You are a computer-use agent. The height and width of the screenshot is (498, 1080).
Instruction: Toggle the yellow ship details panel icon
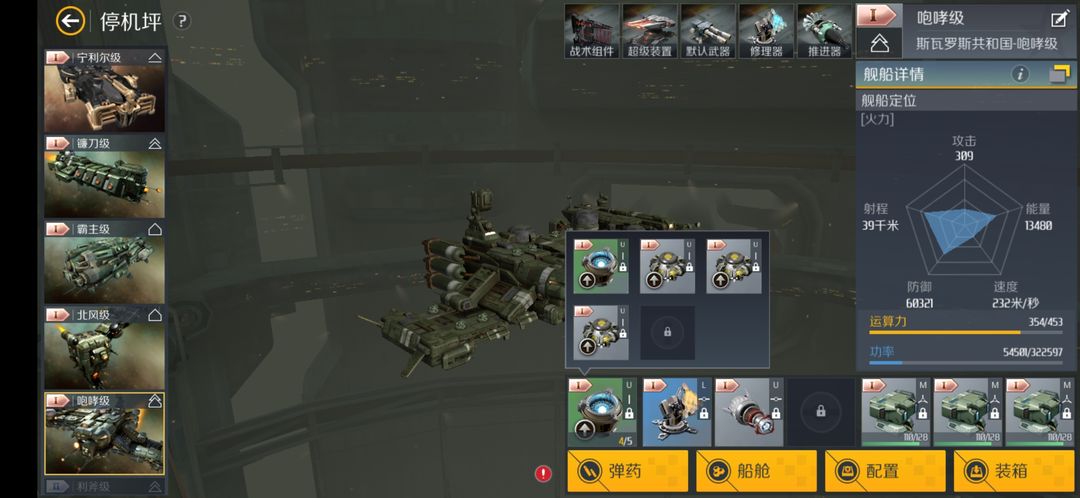(x=1060, y=74)
